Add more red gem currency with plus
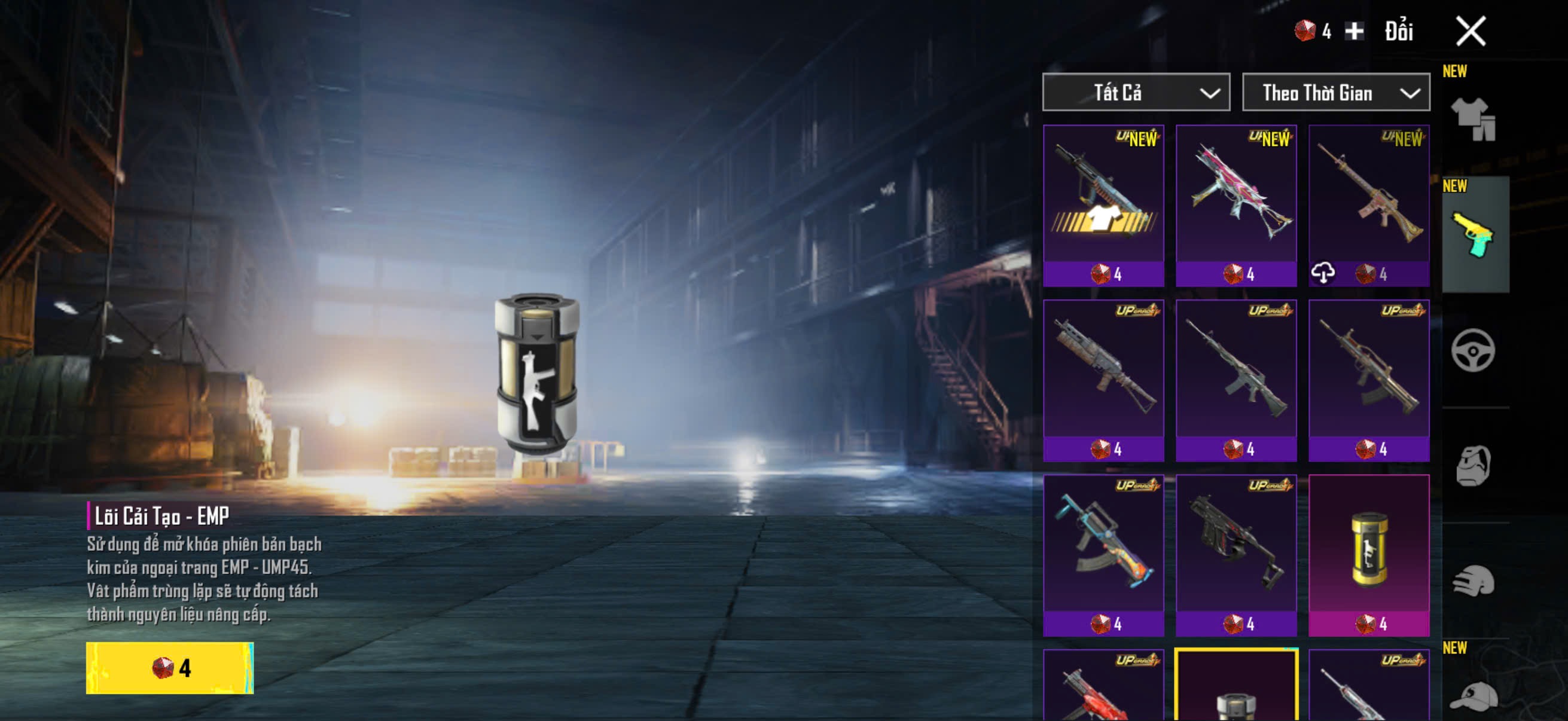1568x721 pixels. pyautogui.click(x=1354, y=31)
